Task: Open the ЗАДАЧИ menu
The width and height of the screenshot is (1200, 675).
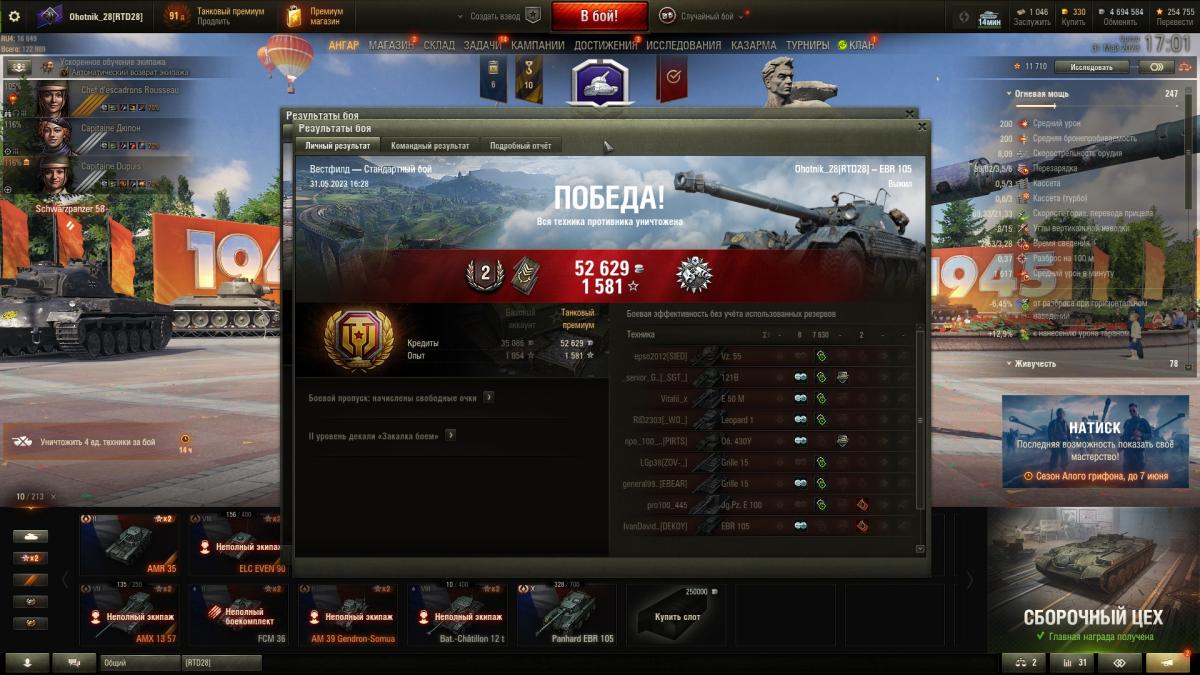Action: pos(482,45)
